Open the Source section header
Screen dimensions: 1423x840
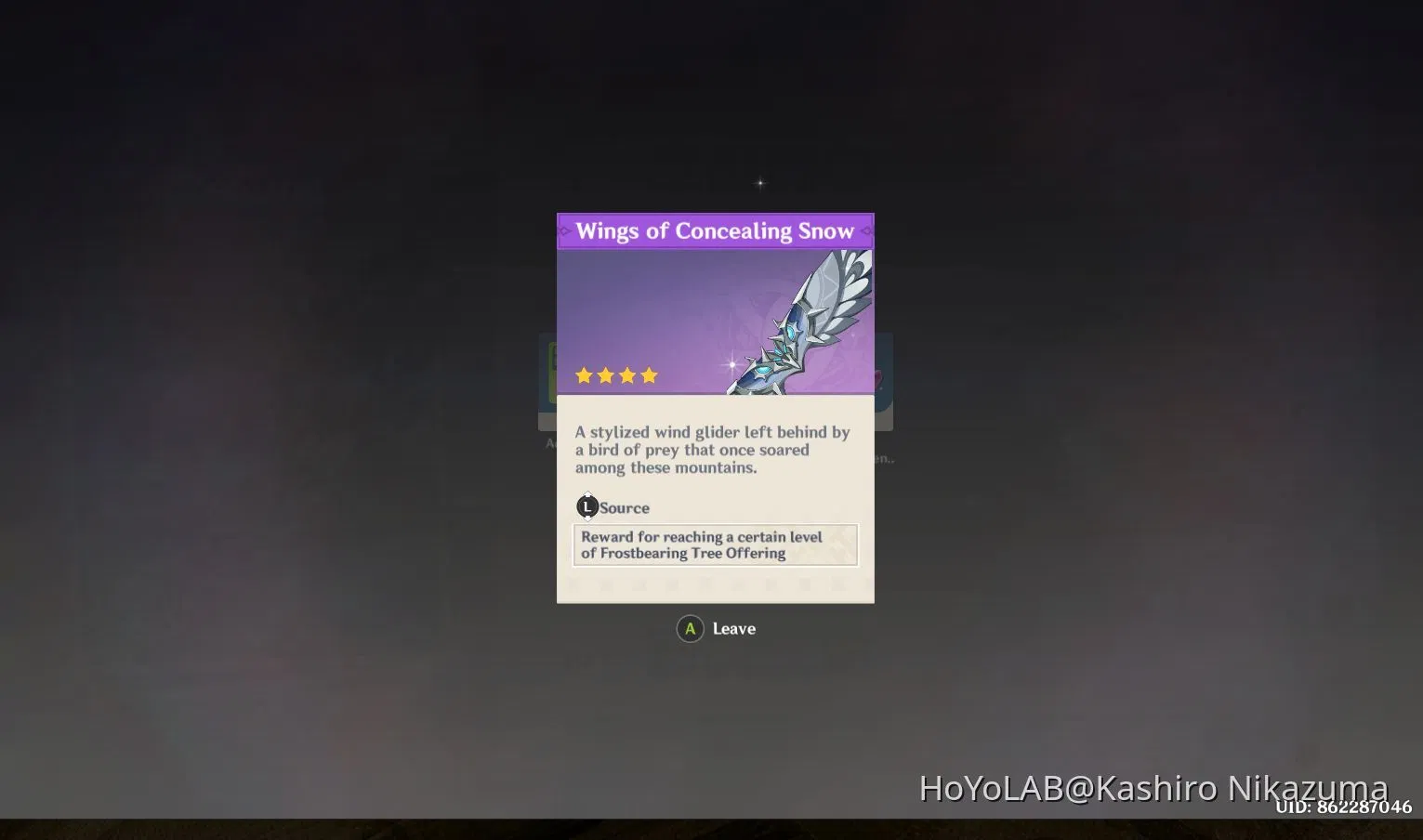[x=623, y=507]
